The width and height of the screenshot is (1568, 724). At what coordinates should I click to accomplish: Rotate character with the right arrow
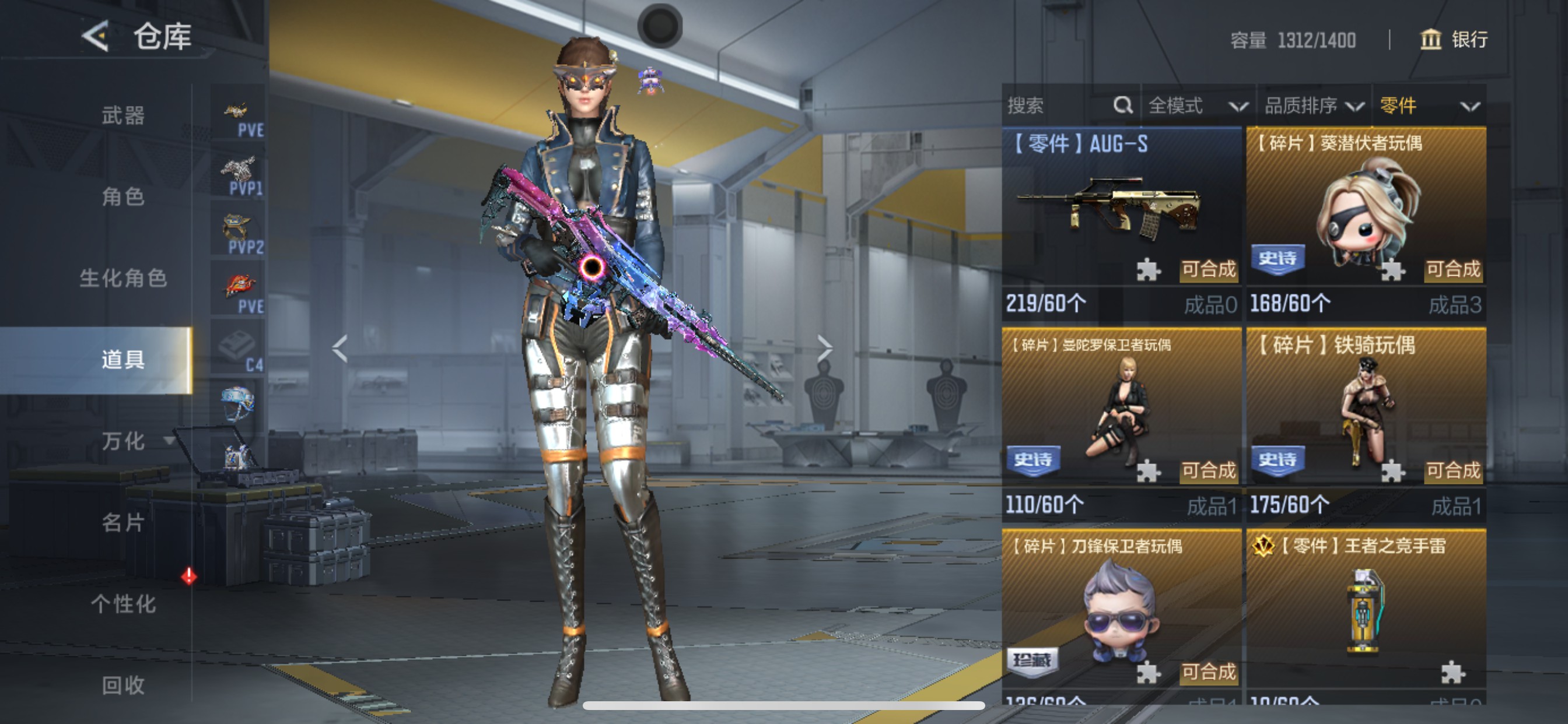(x=824, y=349)
